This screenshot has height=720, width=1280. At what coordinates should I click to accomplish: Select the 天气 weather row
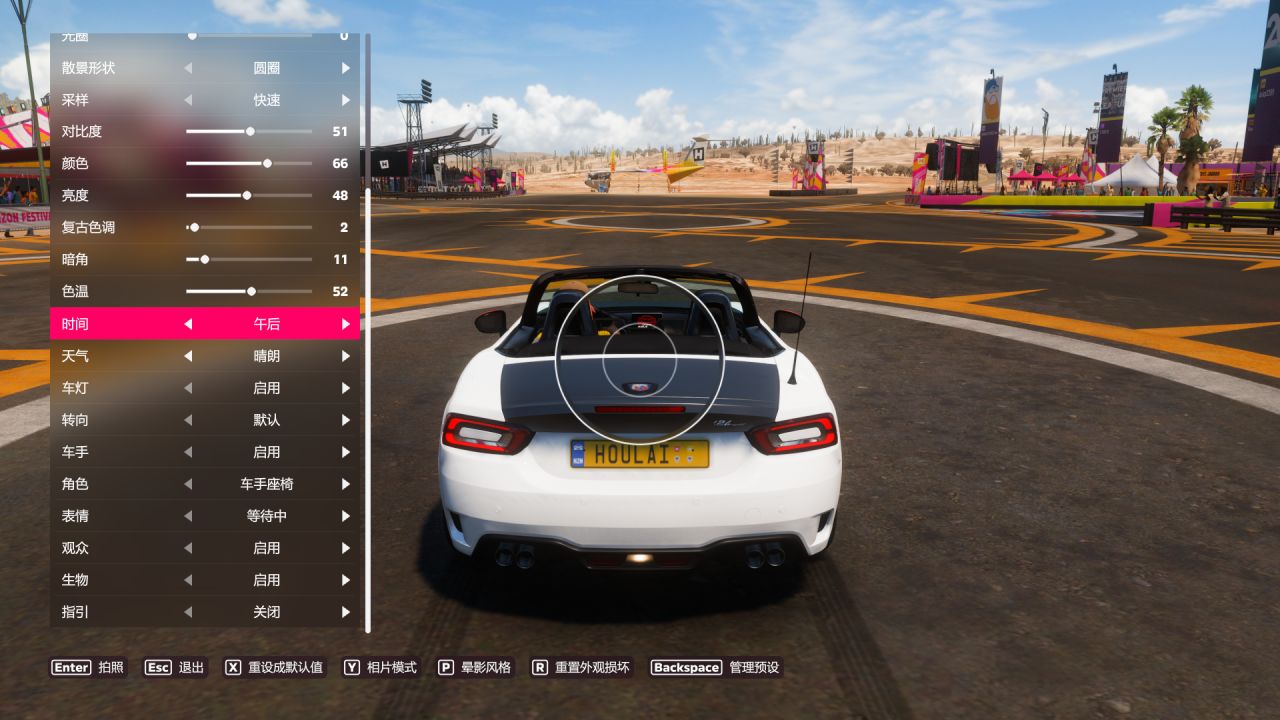pyautogui.click(x=205, y=356)
